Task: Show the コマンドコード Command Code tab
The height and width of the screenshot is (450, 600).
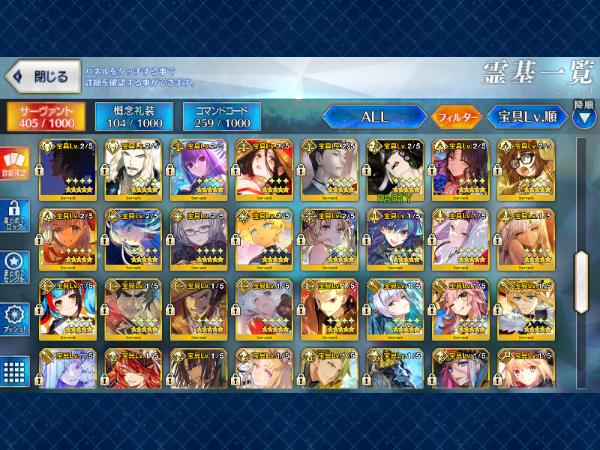Action: 221,117
